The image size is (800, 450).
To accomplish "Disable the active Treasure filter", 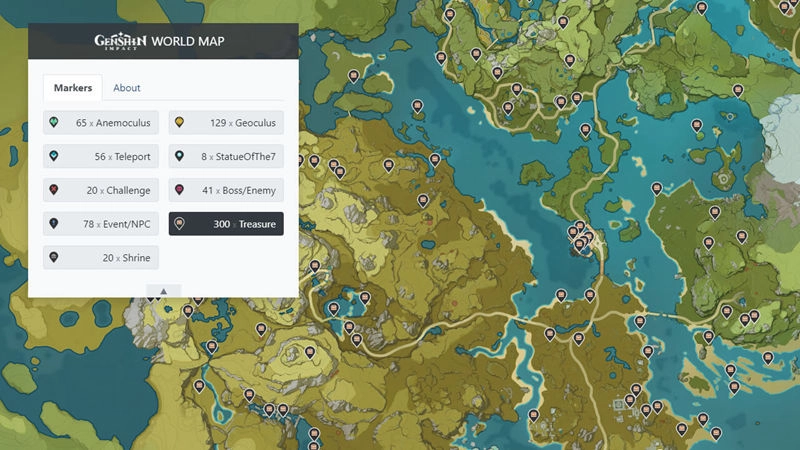I will coord(226,224).
